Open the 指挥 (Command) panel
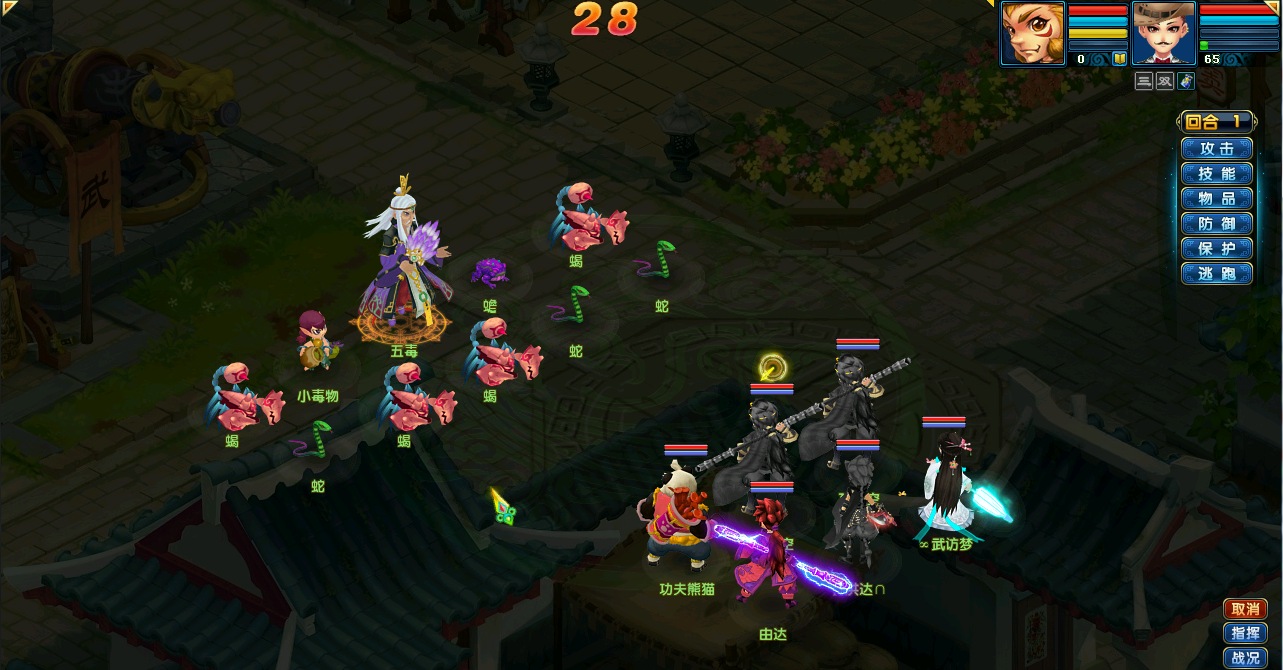1283x670 pixels. pyautogui.click(x=1245, y=633)
